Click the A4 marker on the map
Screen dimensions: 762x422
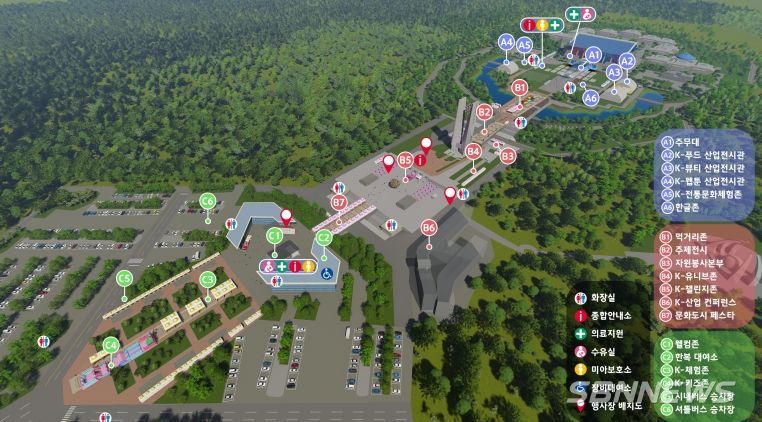point(506,42)
